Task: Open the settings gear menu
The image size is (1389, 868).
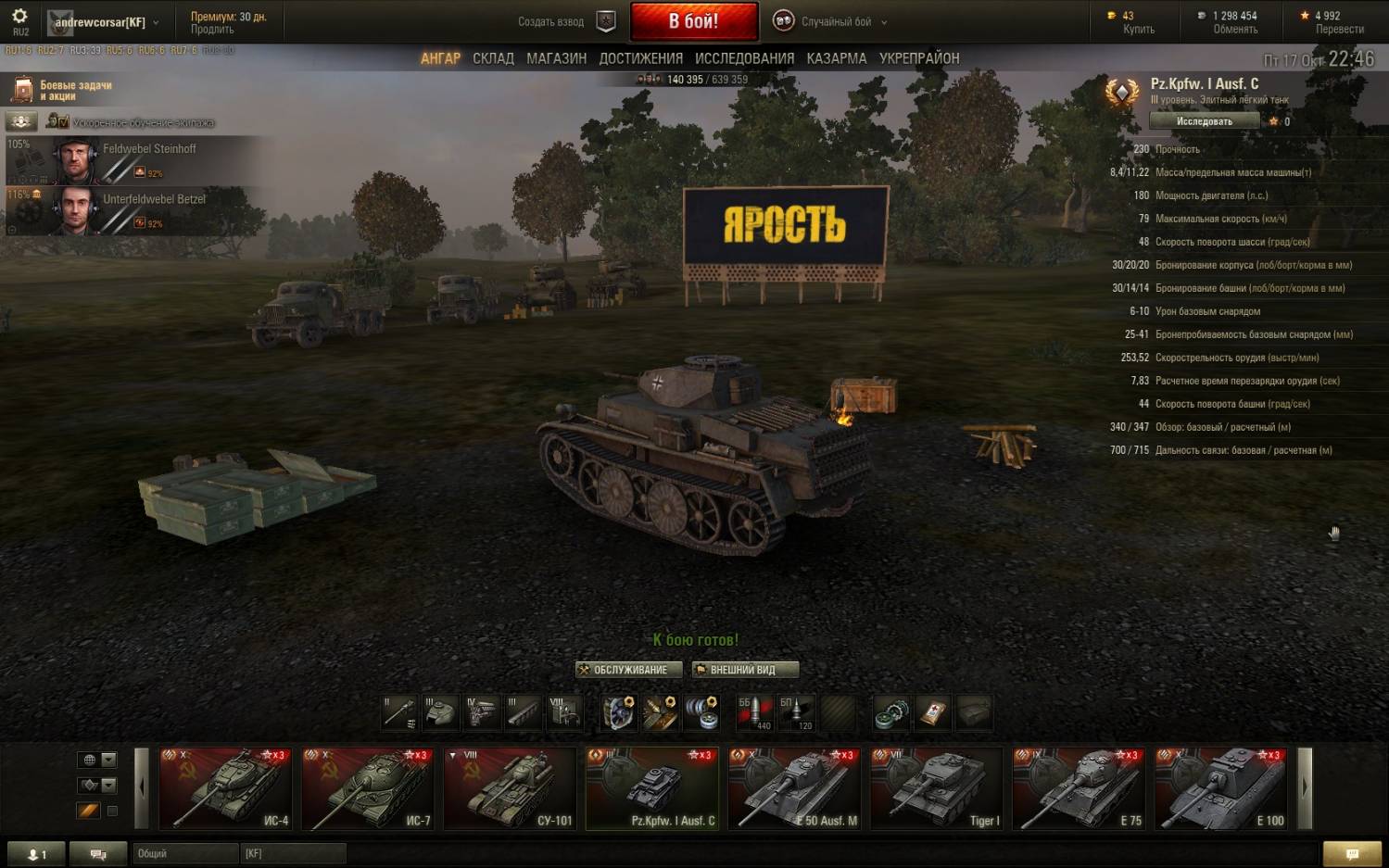Action: pyautogui.click(x=19, y=17)
